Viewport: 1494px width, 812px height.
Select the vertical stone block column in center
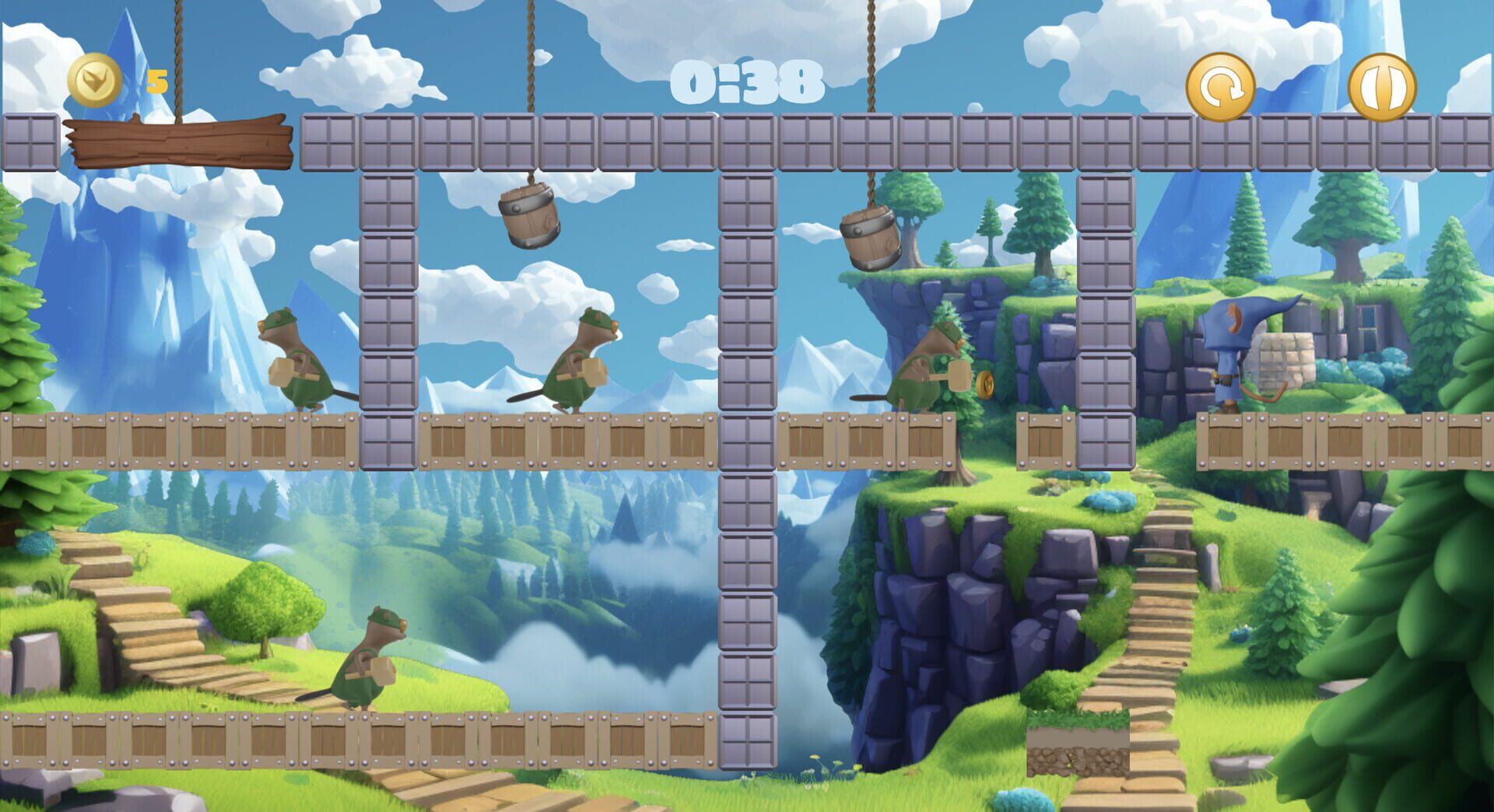(749, 544)
